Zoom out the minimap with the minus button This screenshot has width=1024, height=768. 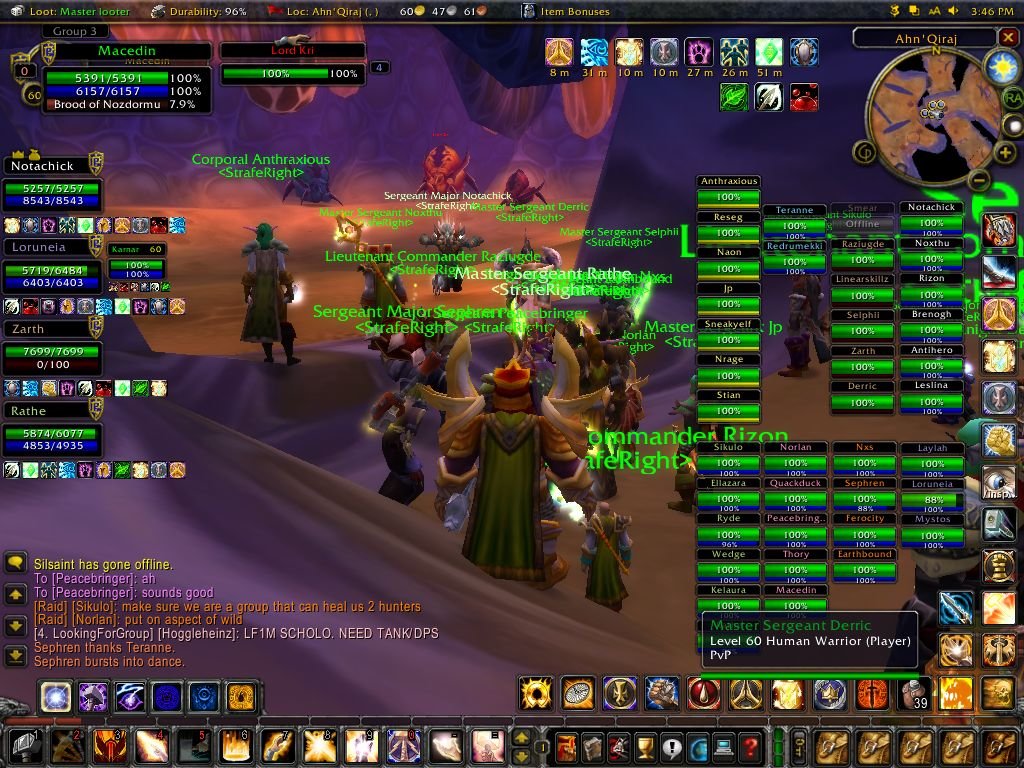pos(978,180)
